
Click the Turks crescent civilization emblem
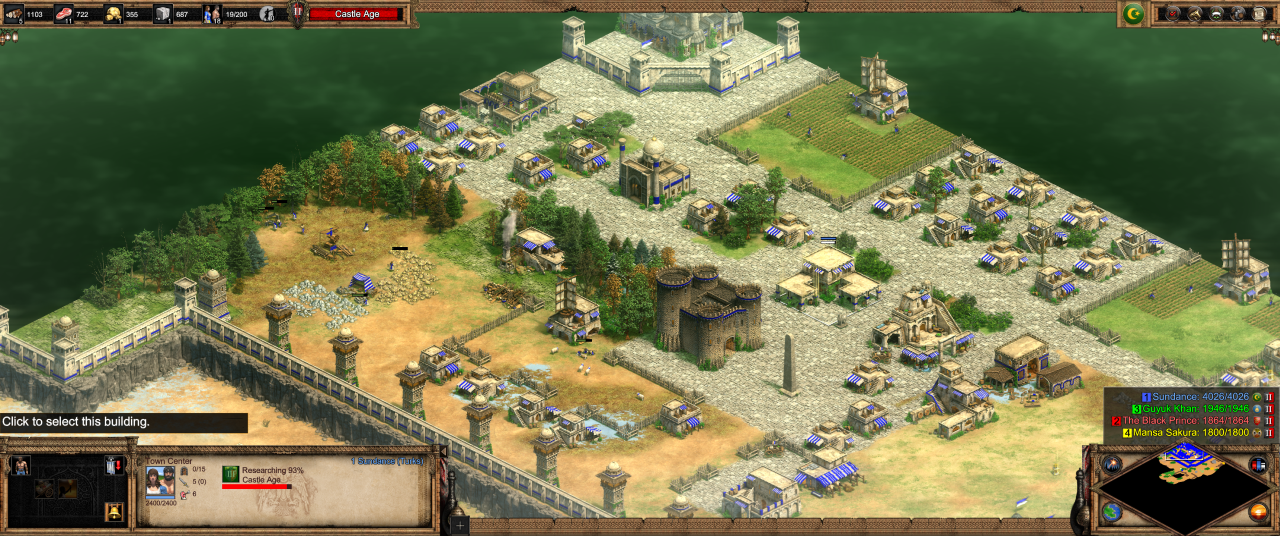(x=1133, y=14)
